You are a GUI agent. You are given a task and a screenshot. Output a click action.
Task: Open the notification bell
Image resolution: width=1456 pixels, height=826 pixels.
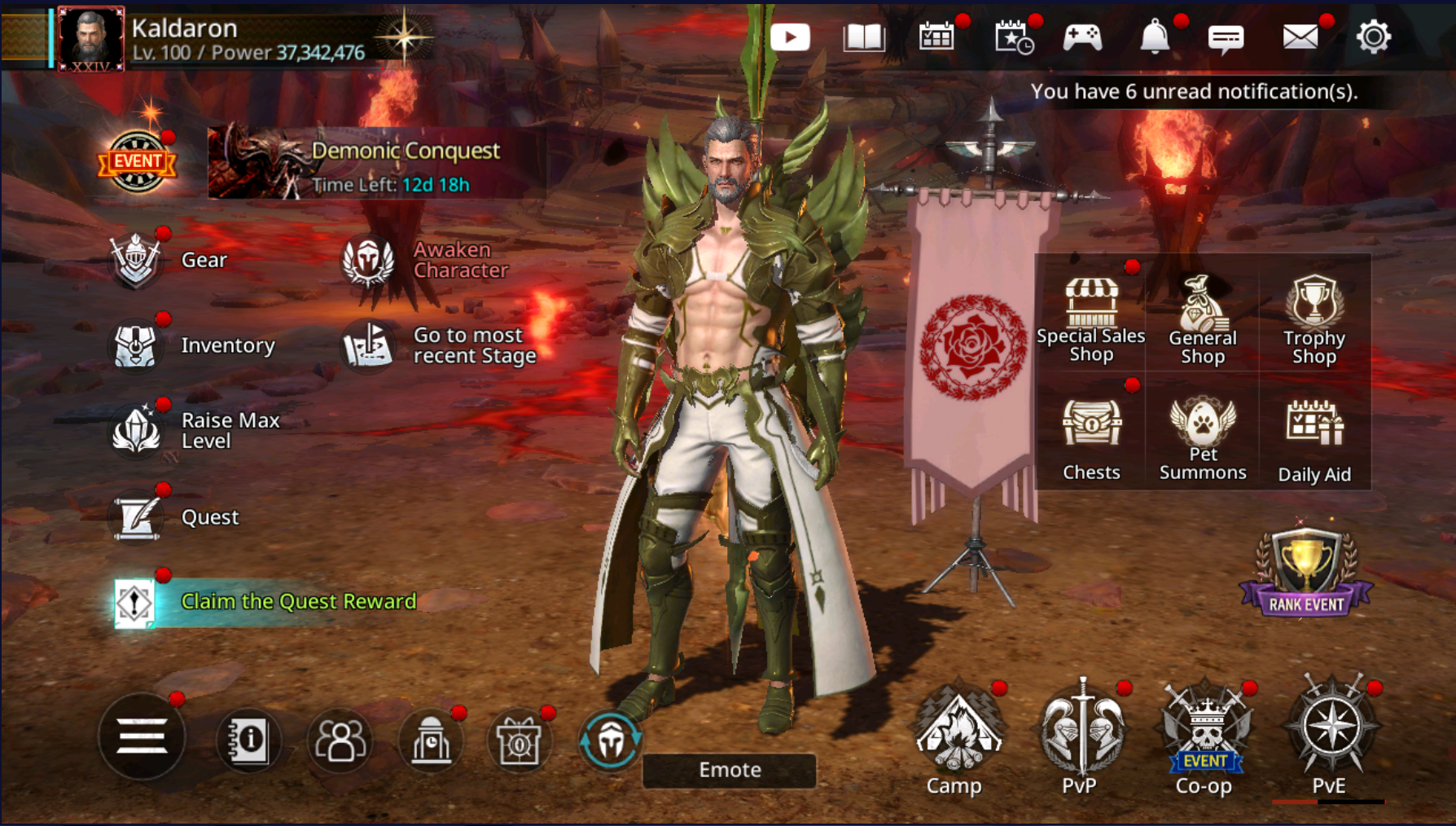point(1155,37)
